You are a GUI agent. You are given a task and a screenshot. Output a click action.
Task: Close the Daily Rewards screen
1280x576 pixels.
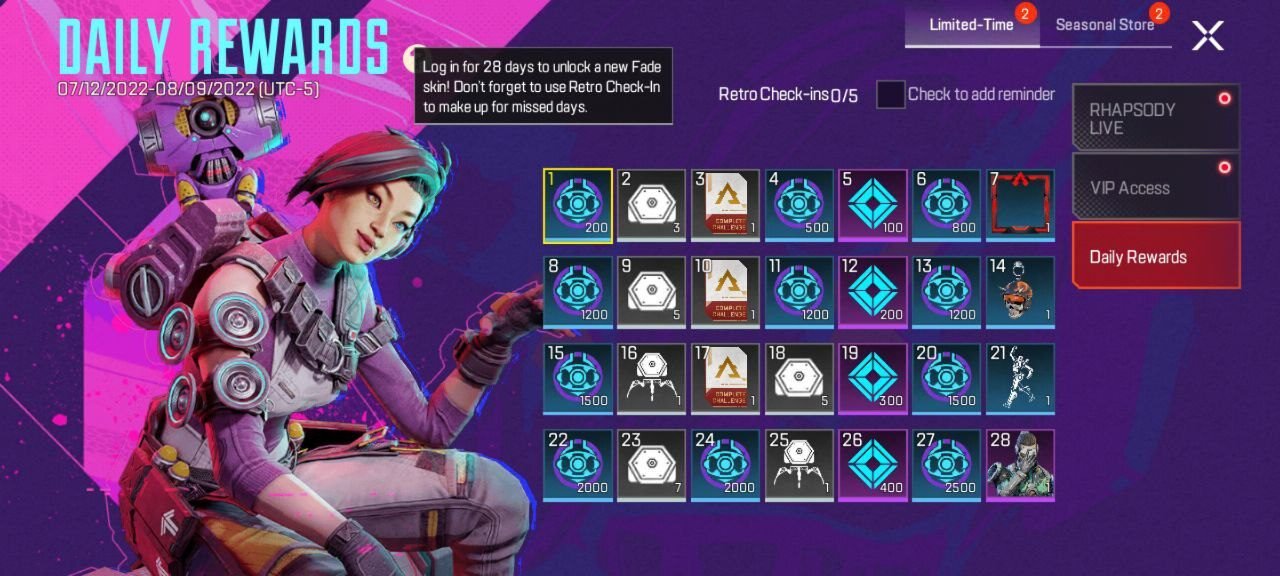pyautogui.click(x=1207, y=36)
